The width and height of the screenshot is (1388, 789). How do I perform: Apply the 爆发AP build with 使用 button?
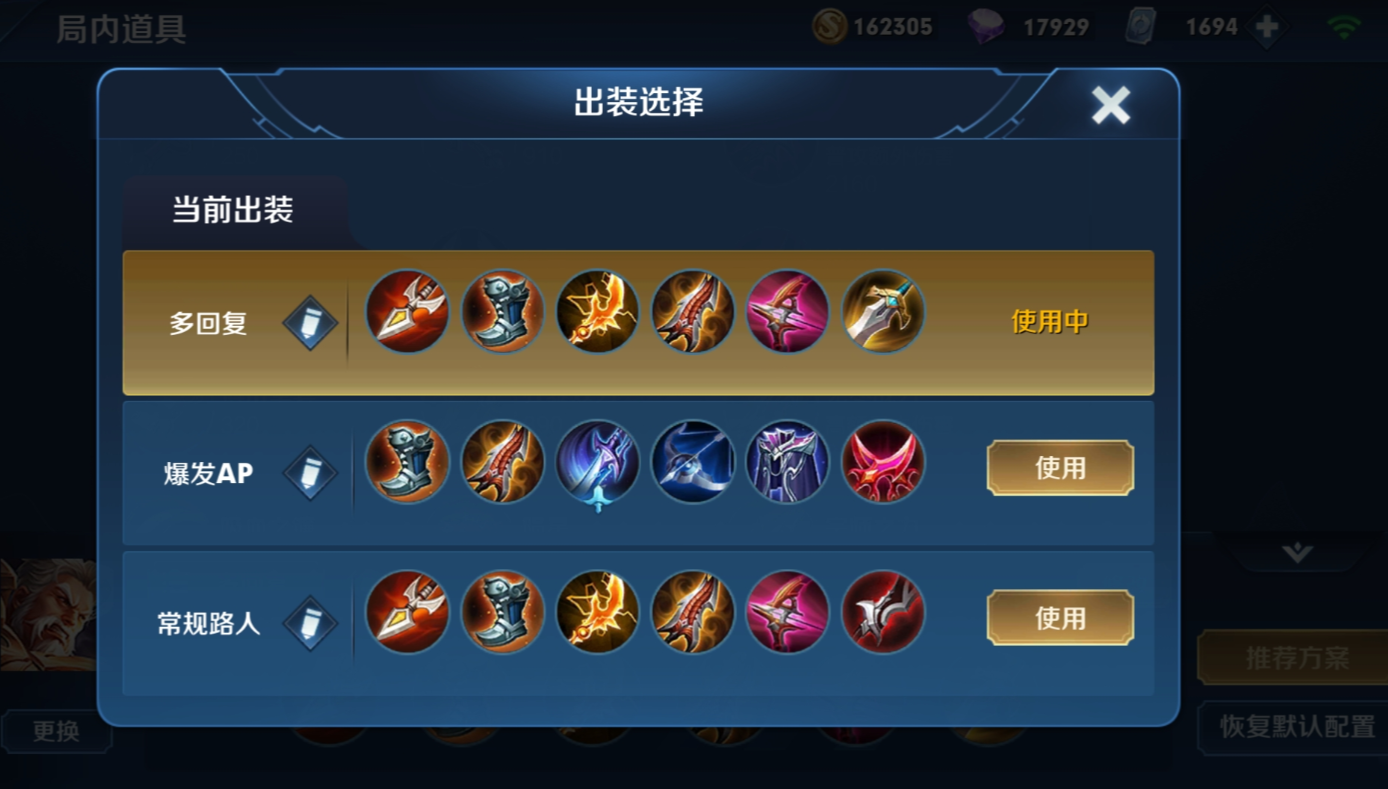(x=1059, y=467)
